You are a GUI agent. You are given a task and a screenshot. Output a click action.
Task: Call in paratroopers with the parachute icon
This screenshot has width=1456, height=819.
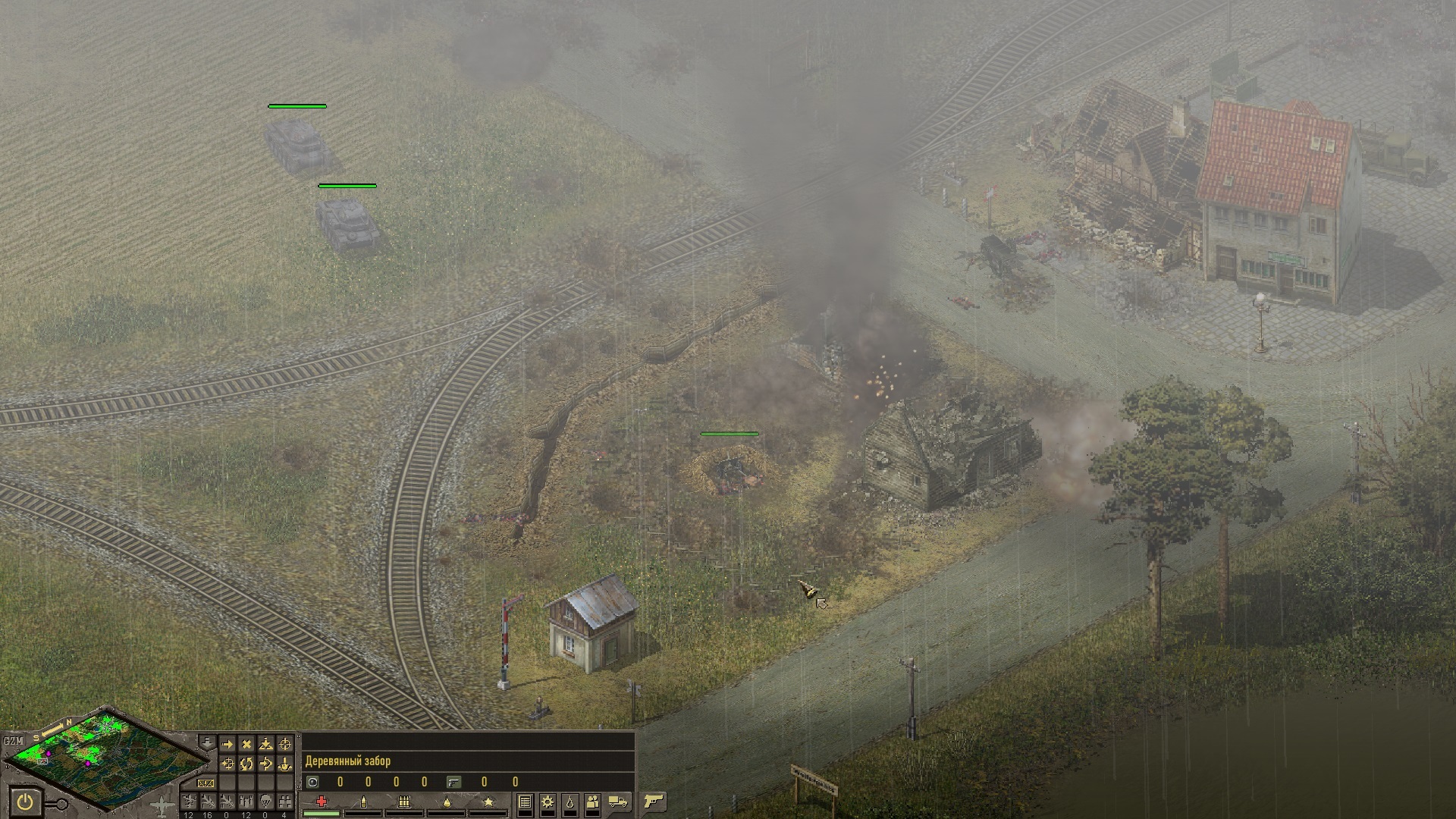[265, 802]
